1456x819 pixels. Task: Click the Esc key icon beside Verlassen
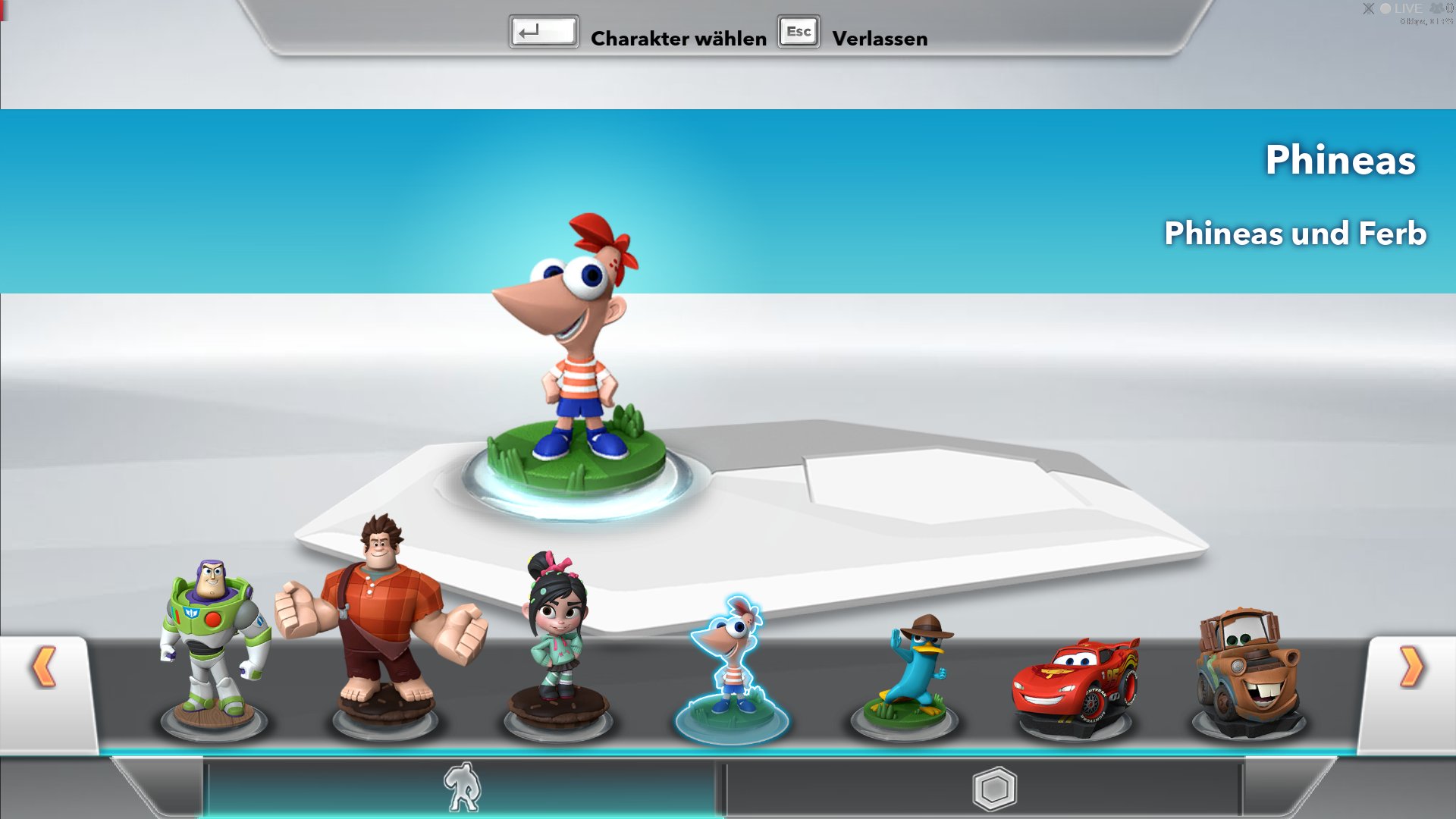tap(798, 32)
